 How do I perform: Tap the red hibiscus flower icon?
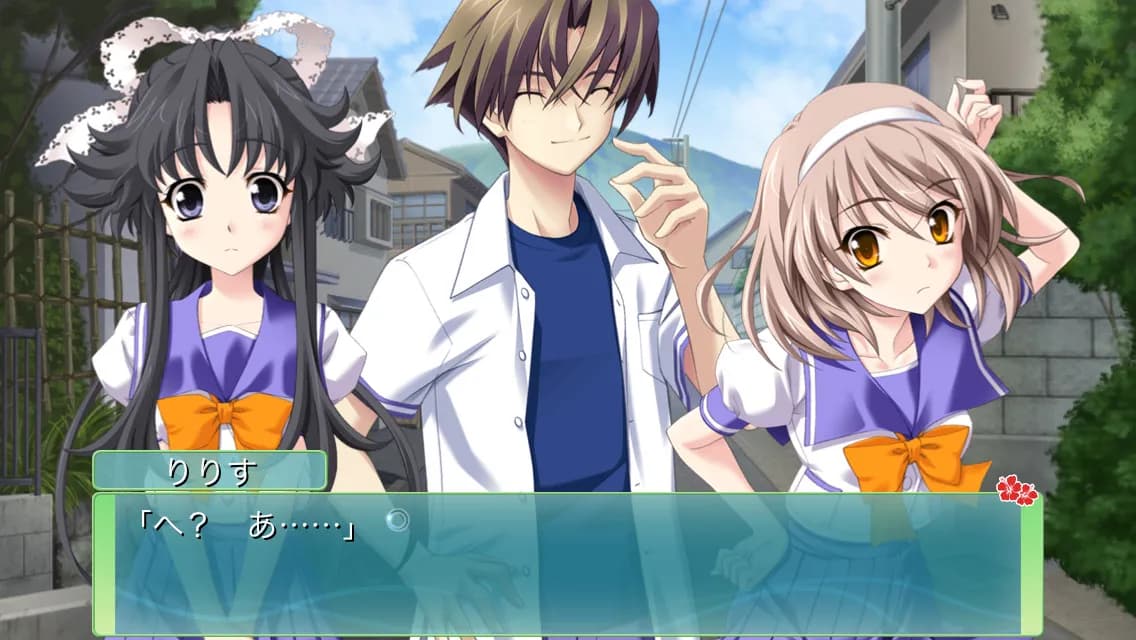1016,490
